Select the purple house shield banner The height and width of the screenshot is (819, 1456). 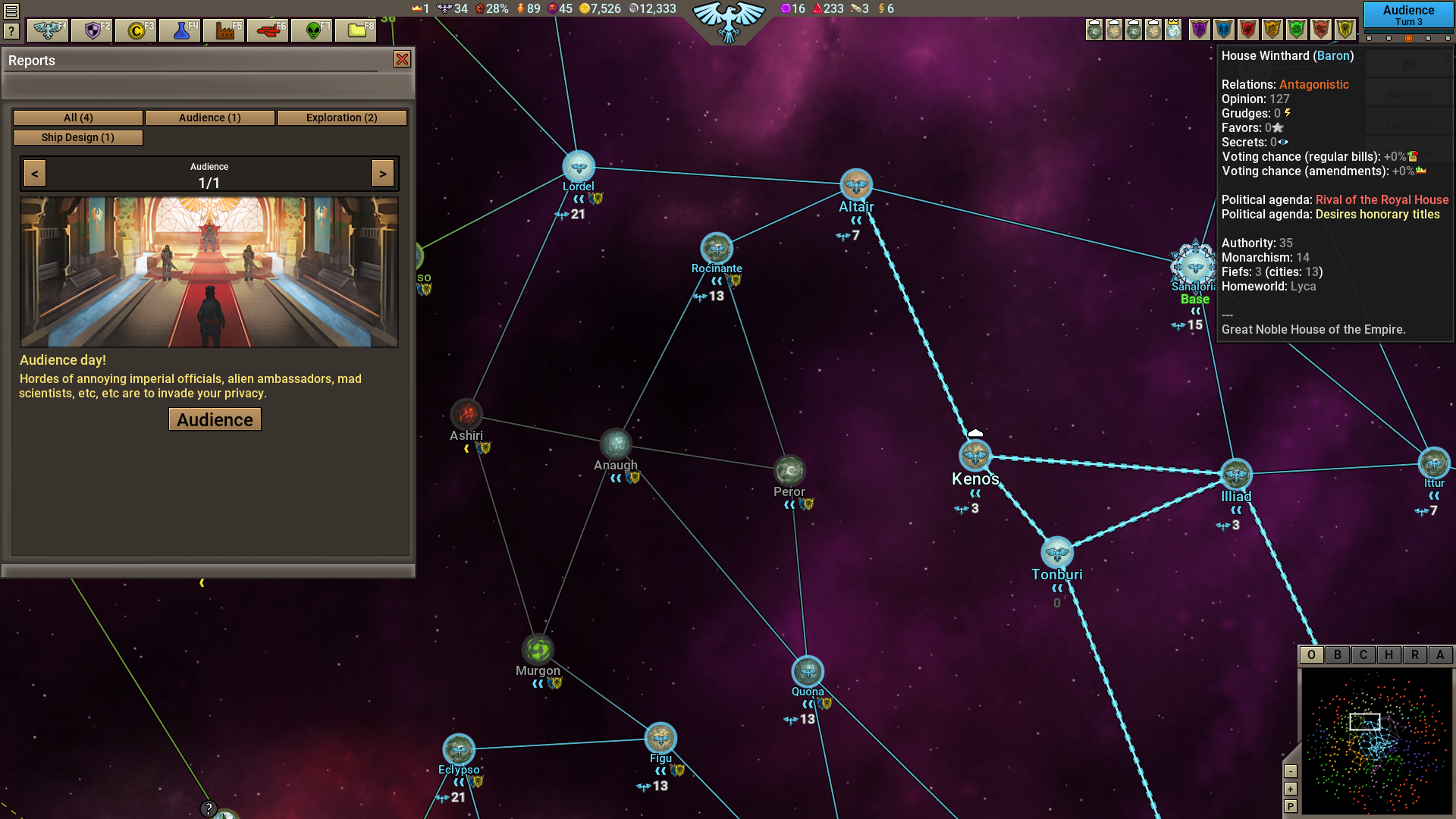(1199, 30)
